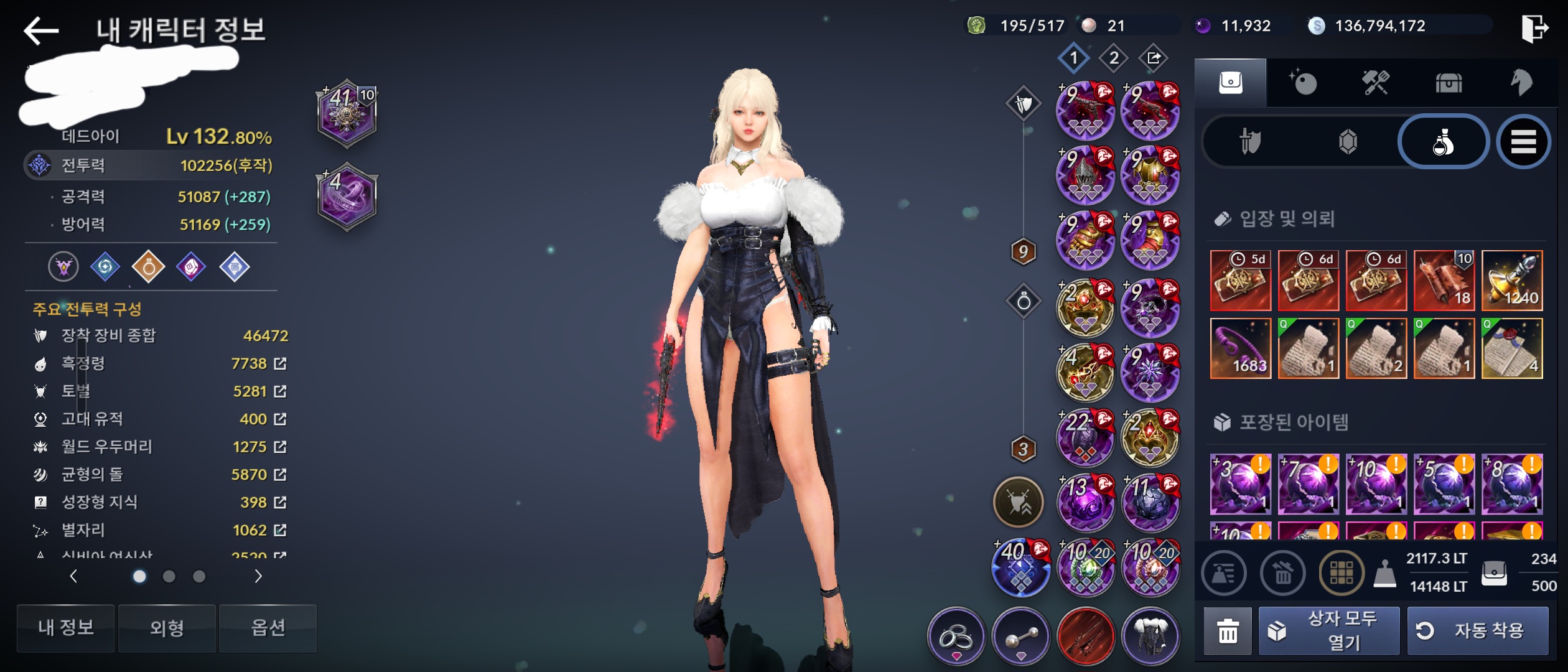Screen dimensions: 1568x672
Task: Open the 토벌 combat power details link
Action: click(x=280, y=391)
